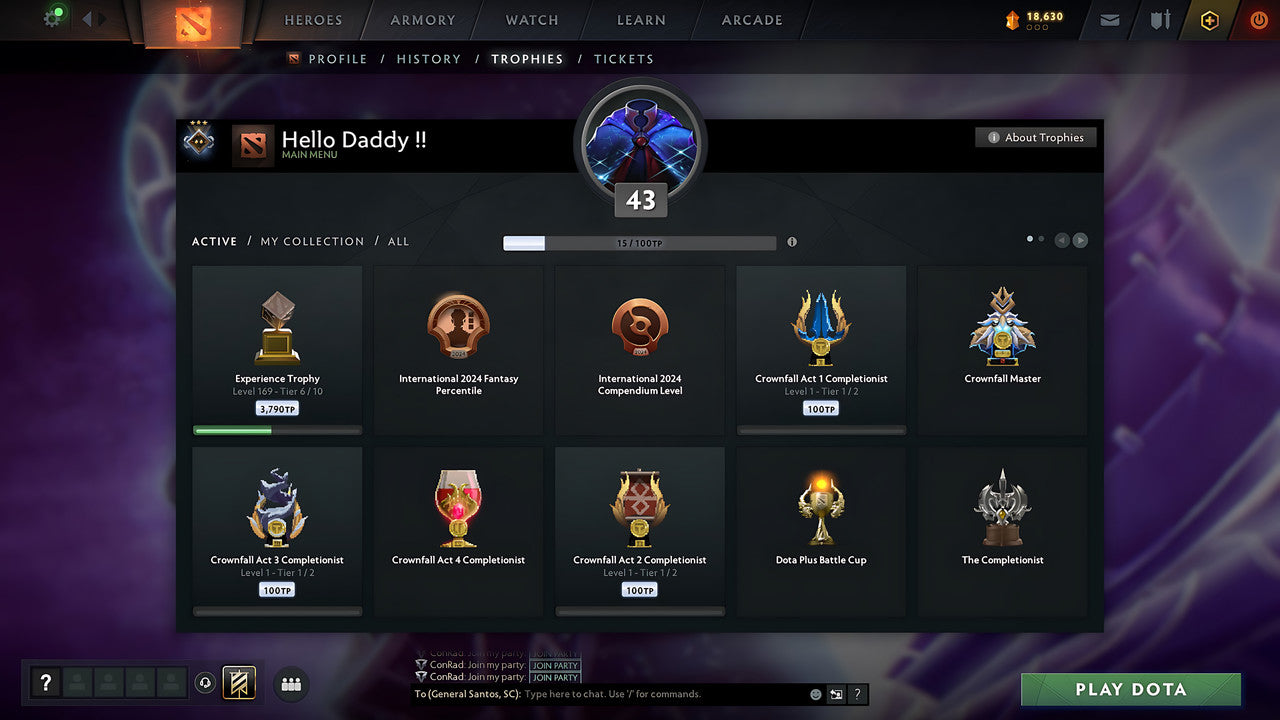Image resolution: width=1280 pixels, height=720 pixels.
Task: Open the mail notifications icon
Action: tap(1108, 20)
